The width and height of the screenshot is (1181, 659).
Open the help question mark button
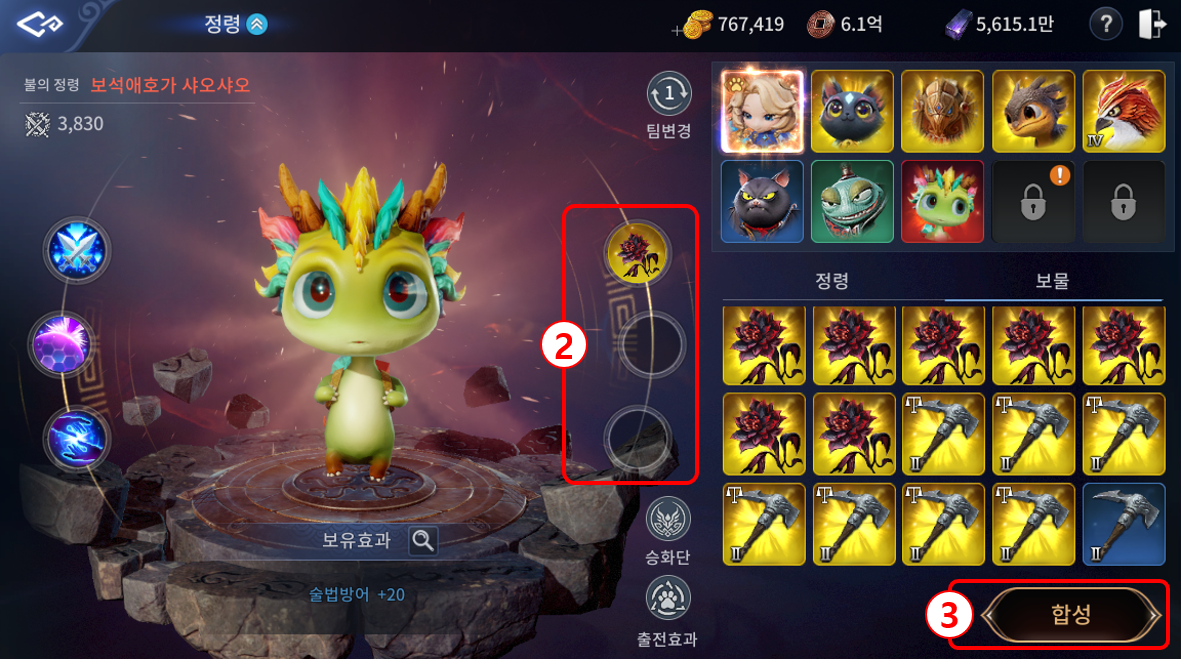point(1105,25)
